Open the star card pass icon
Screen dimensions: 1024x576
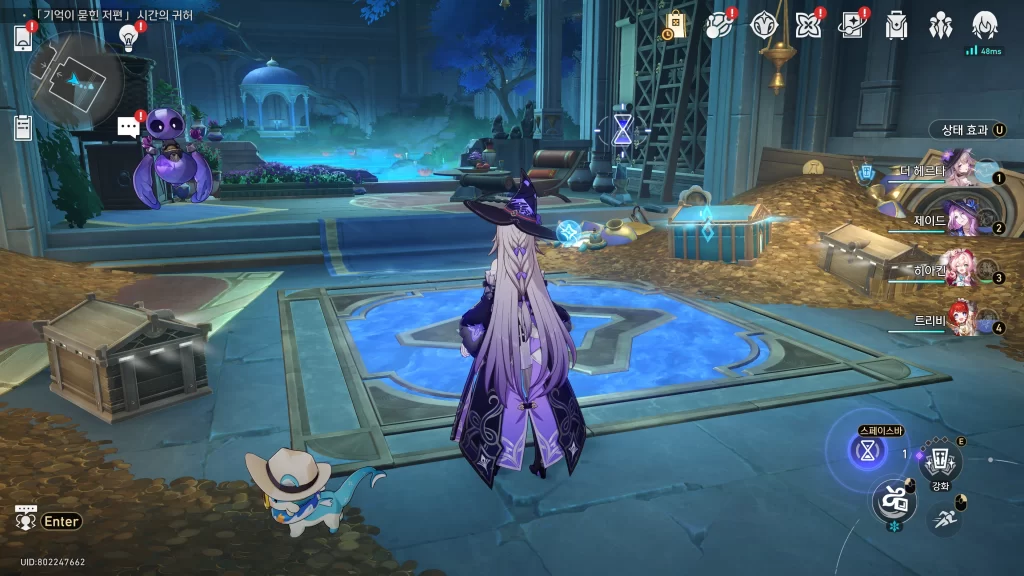click(851, 26)
